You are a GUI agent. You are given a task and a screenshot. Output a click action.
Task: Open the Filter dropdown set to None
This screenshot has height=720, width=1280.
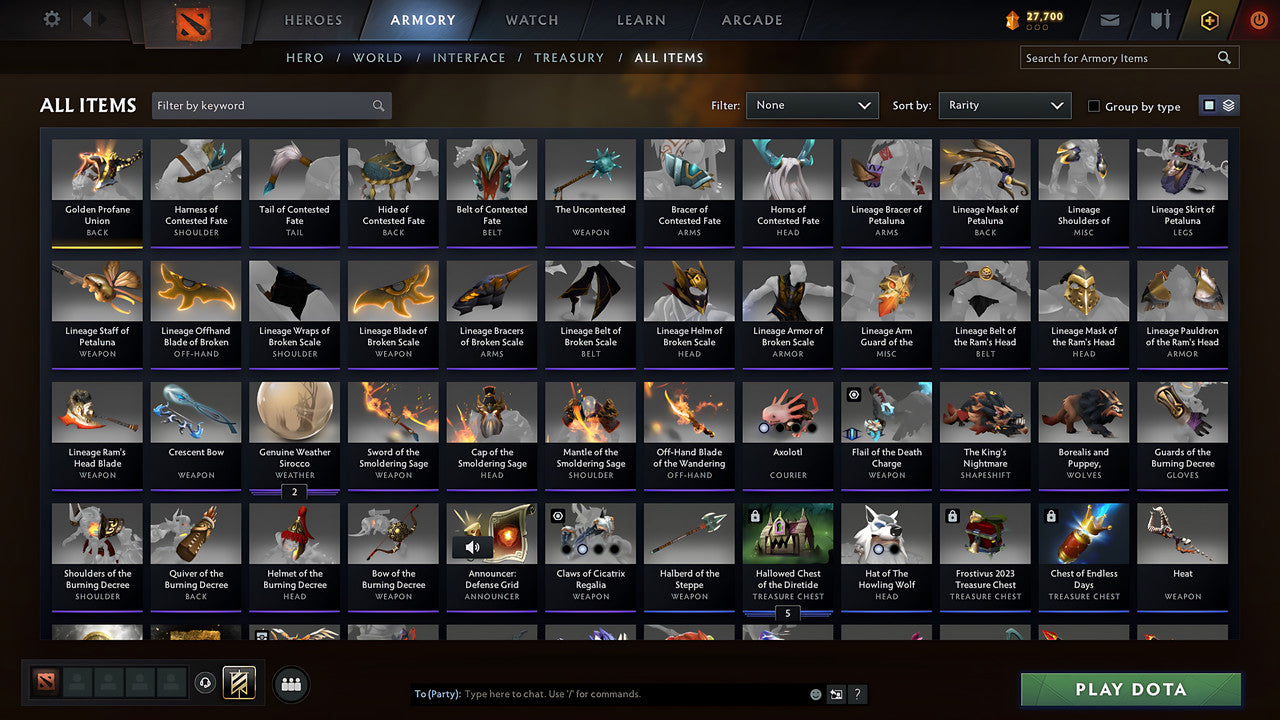pyautogui.click(x=810, y=104)
